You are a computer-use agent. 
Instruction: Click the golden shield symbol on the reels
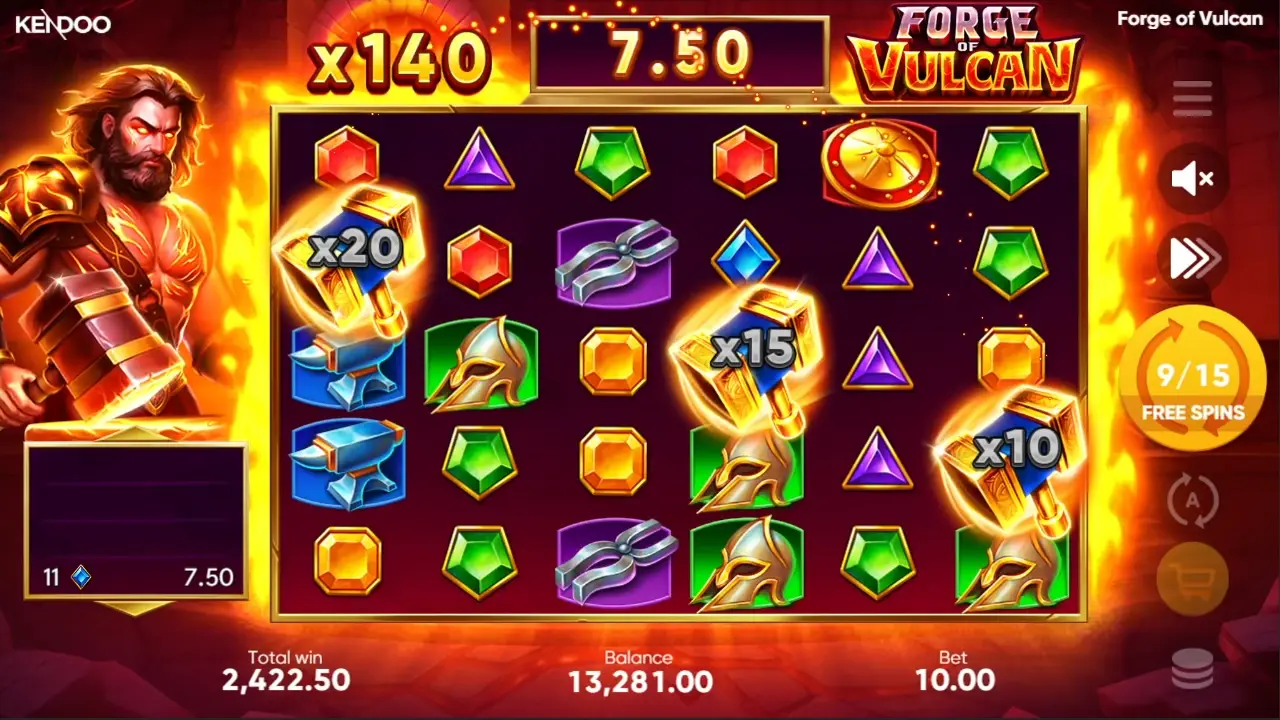point(880,163)
